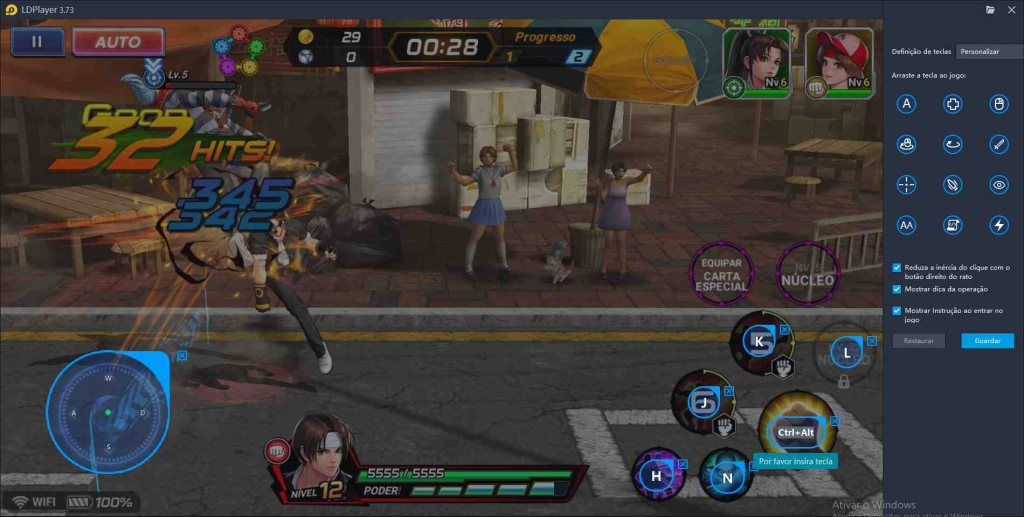Remove the H key mapping with its X
This screenshot has height=517, width=1024.
pyautogui.click(x=683, y=464)
